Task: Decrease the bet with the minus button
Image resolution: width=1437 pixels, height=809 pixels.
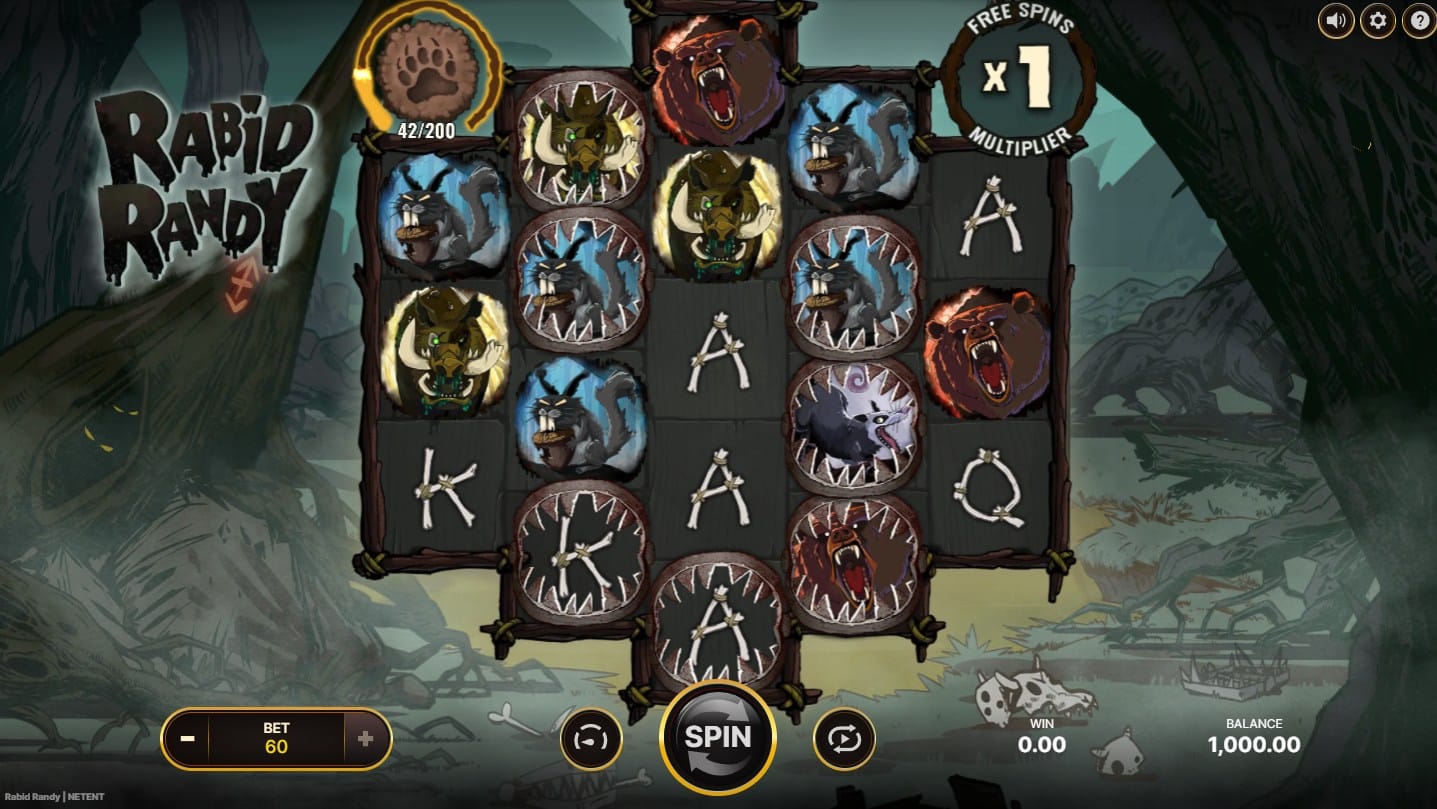Action: click(188, 739)
